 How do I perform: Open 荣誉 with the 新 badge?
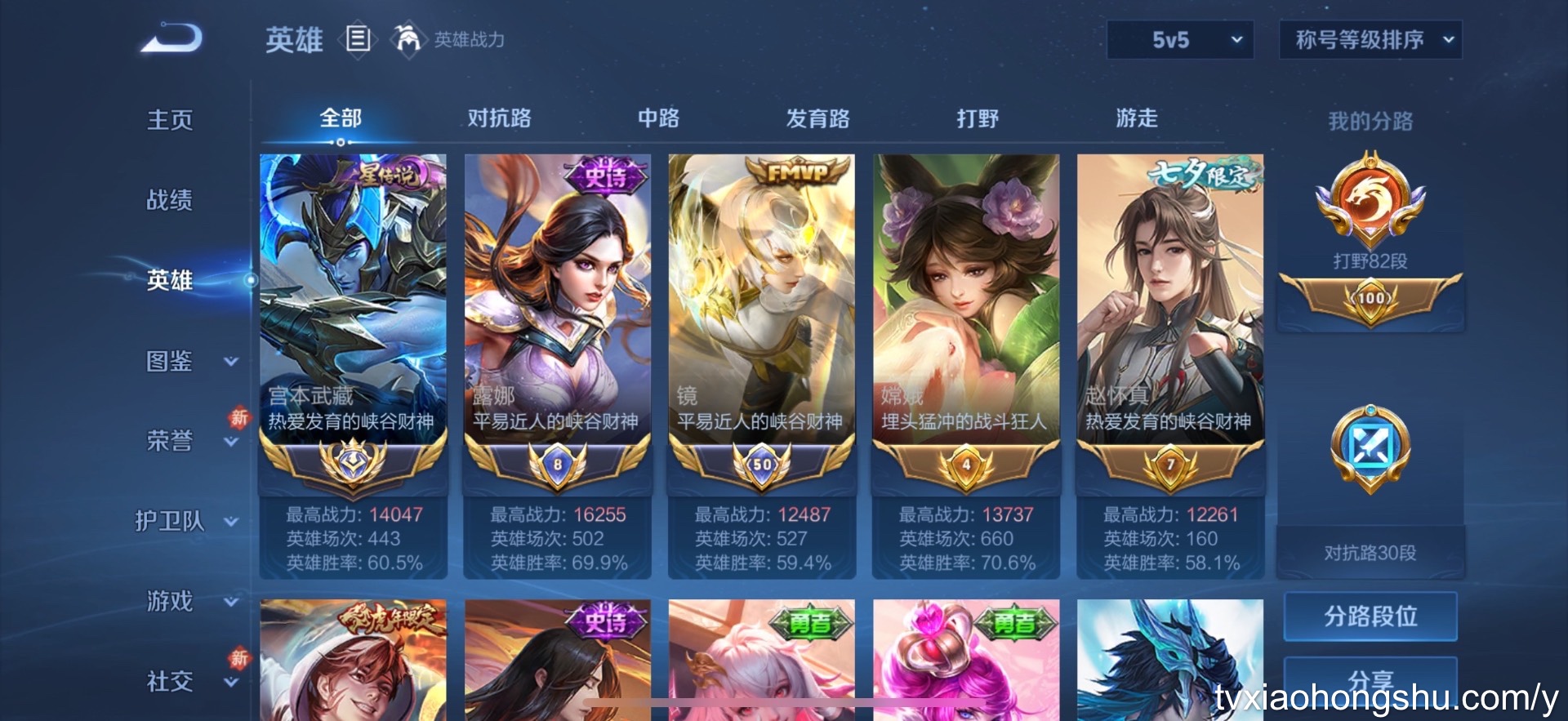[x=169, y=441]
